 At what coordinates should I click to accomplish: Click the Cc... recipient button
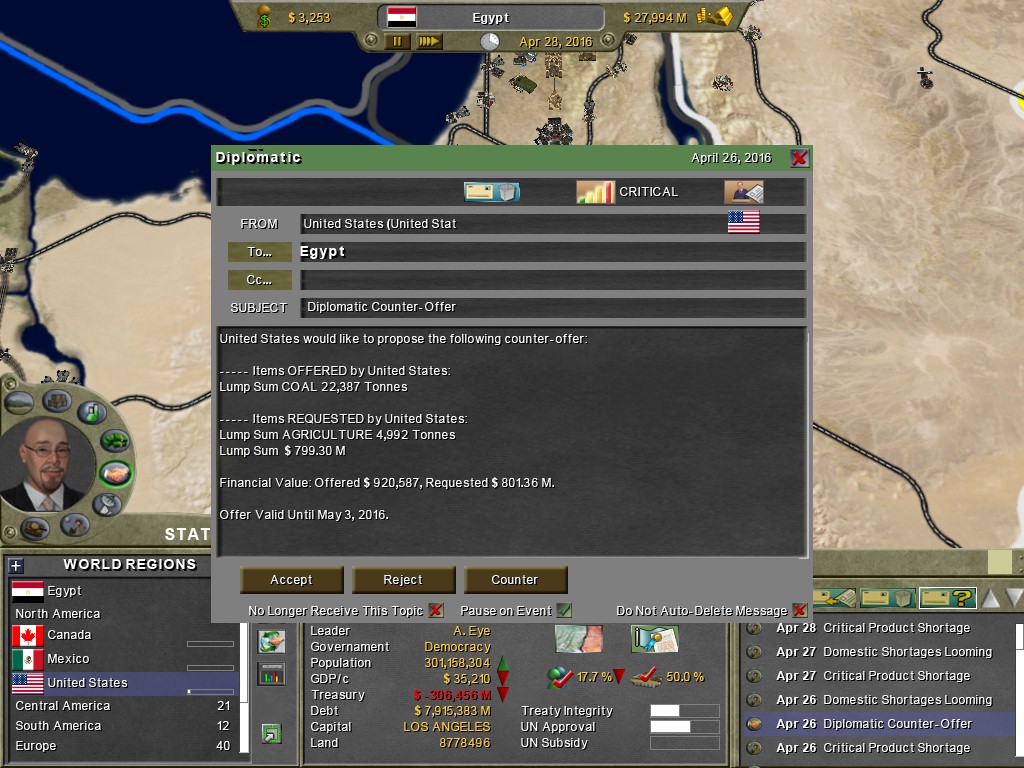click(x=259, y=280)
